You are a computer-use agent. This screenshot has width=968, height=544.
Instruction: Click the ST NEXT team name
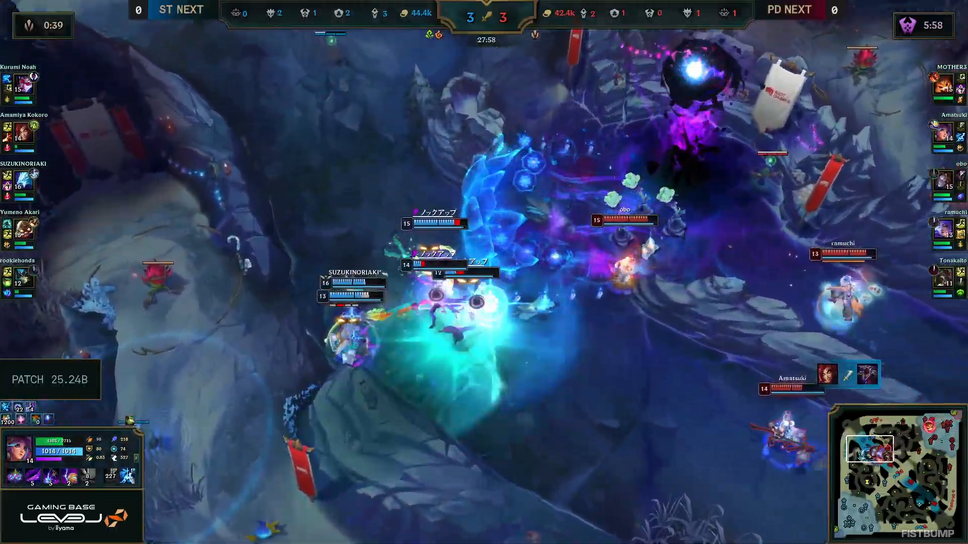(181, 10)
